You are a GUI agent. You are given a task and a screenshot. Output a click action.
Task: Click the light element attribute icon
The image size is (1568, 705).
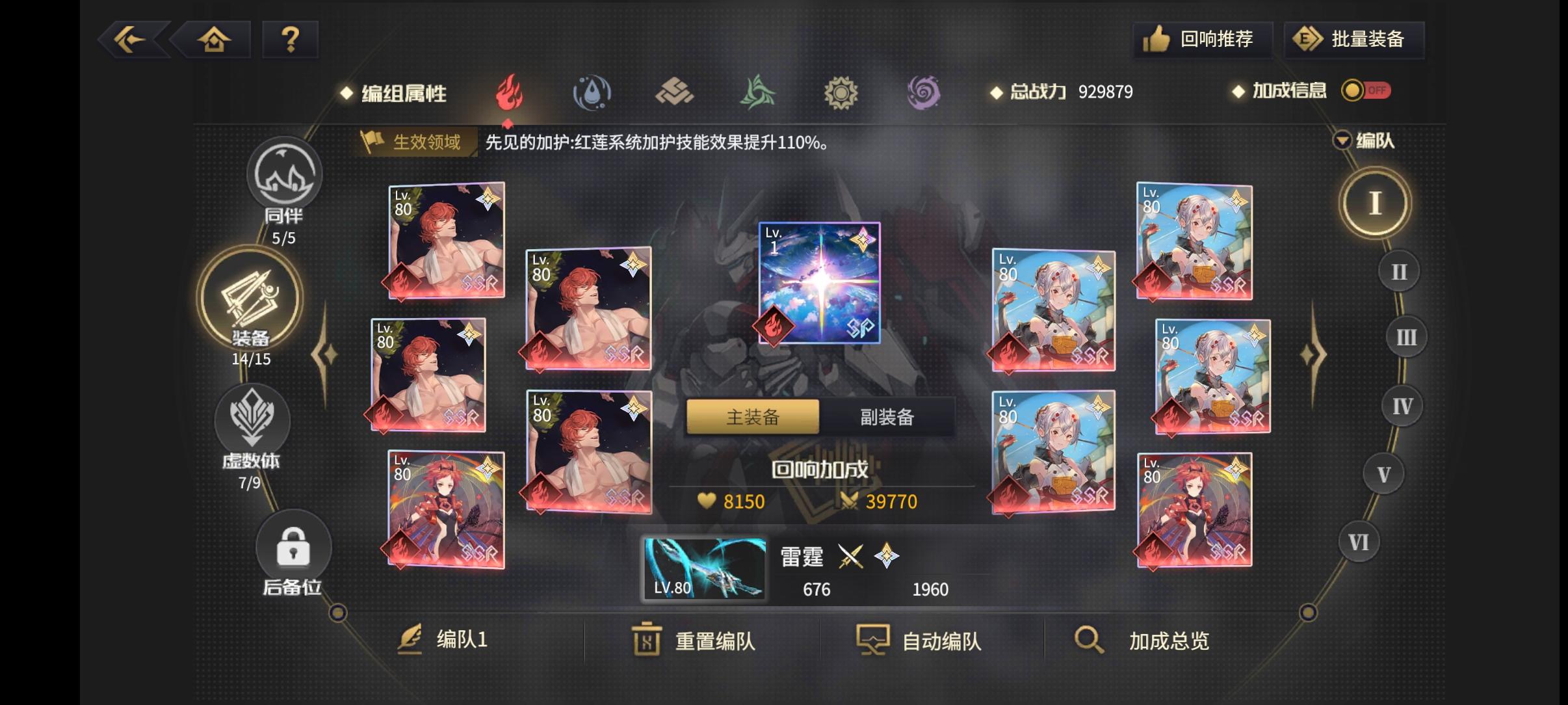pyautogui.click(x=842, y=92)
